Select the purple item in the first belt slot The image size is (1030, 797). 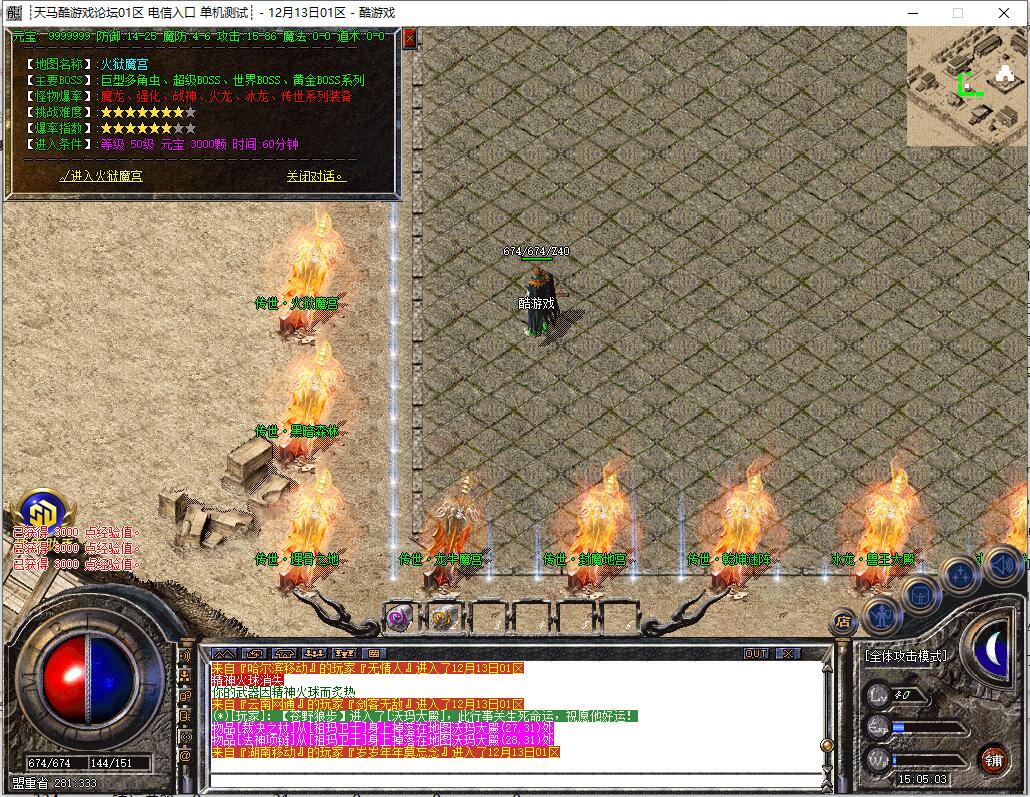pyautogui.click(x=400, y=617)
